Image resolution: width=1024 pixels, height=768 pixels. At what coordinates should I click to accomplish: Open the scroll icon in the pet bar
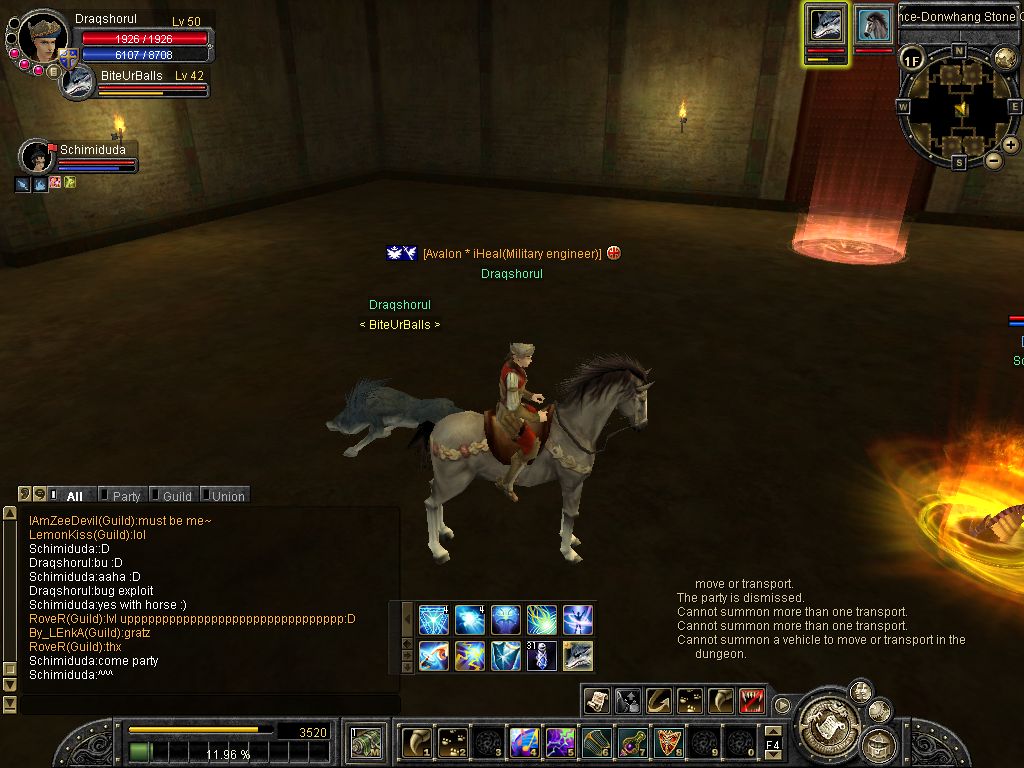click(597, 701)
